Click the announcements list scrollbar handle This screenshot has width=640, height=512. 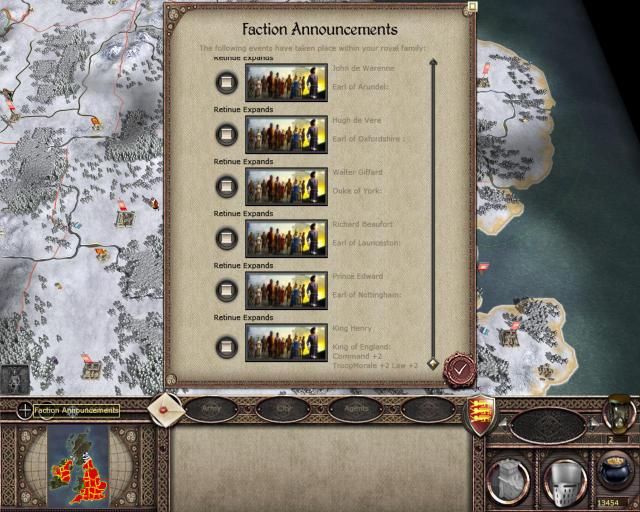pyautogui.click(x=433, y=363)
